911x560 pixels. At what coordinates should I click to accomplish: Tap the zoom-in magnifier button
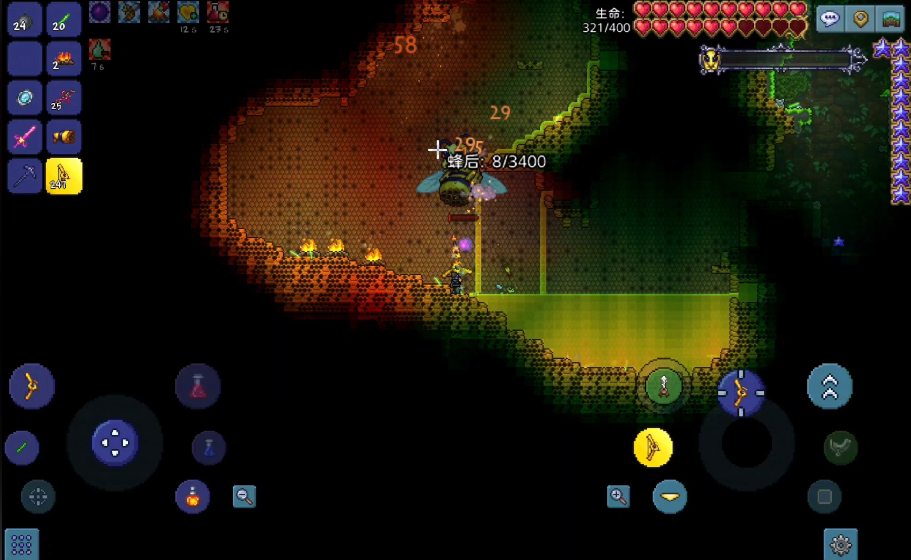(618, 496)
